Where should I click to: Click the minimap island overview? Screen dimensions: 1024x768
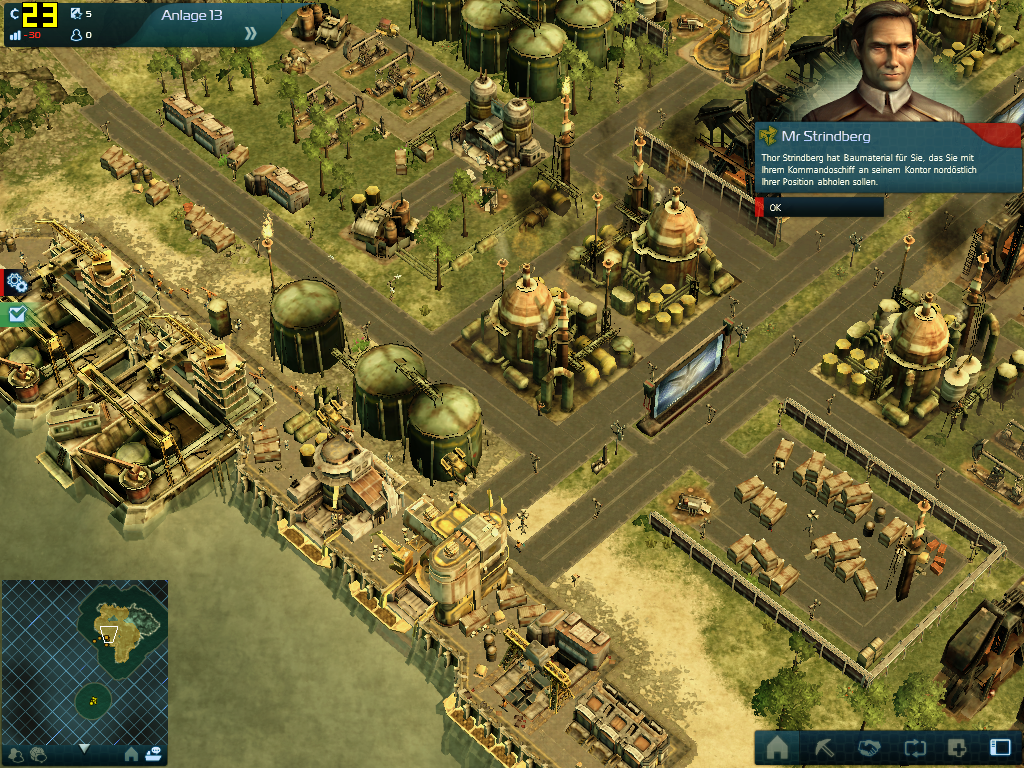click(x=84, y=662)
